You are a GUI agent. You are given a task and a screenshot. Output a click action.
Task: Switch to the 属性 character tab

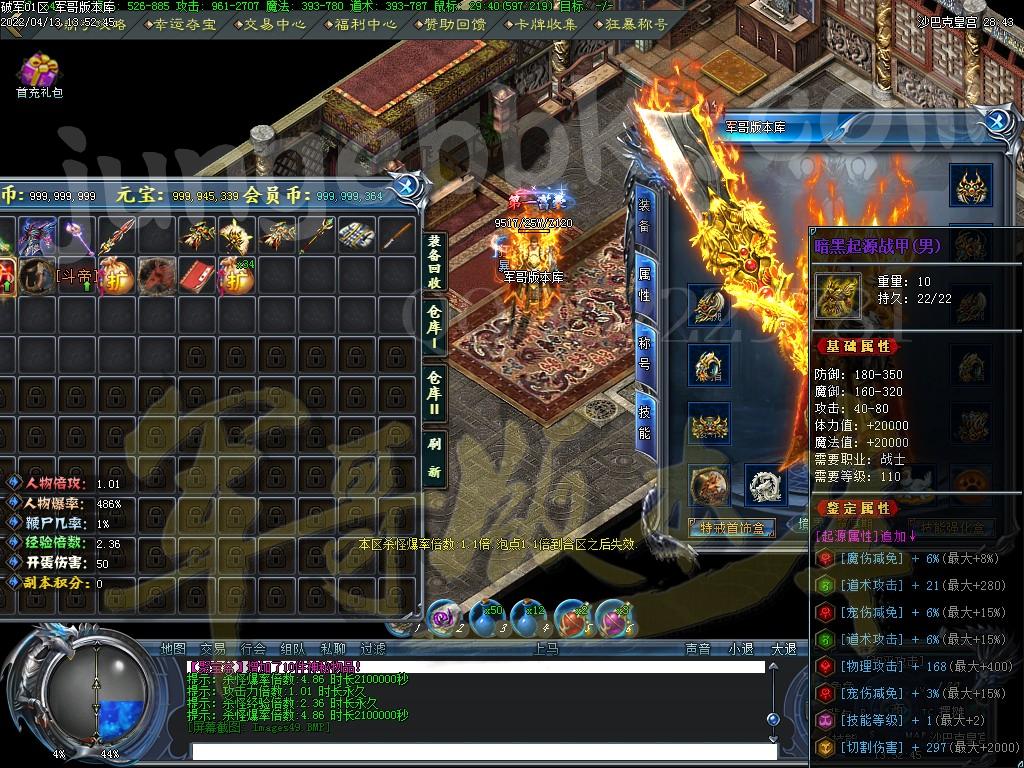tap(645, 282)
